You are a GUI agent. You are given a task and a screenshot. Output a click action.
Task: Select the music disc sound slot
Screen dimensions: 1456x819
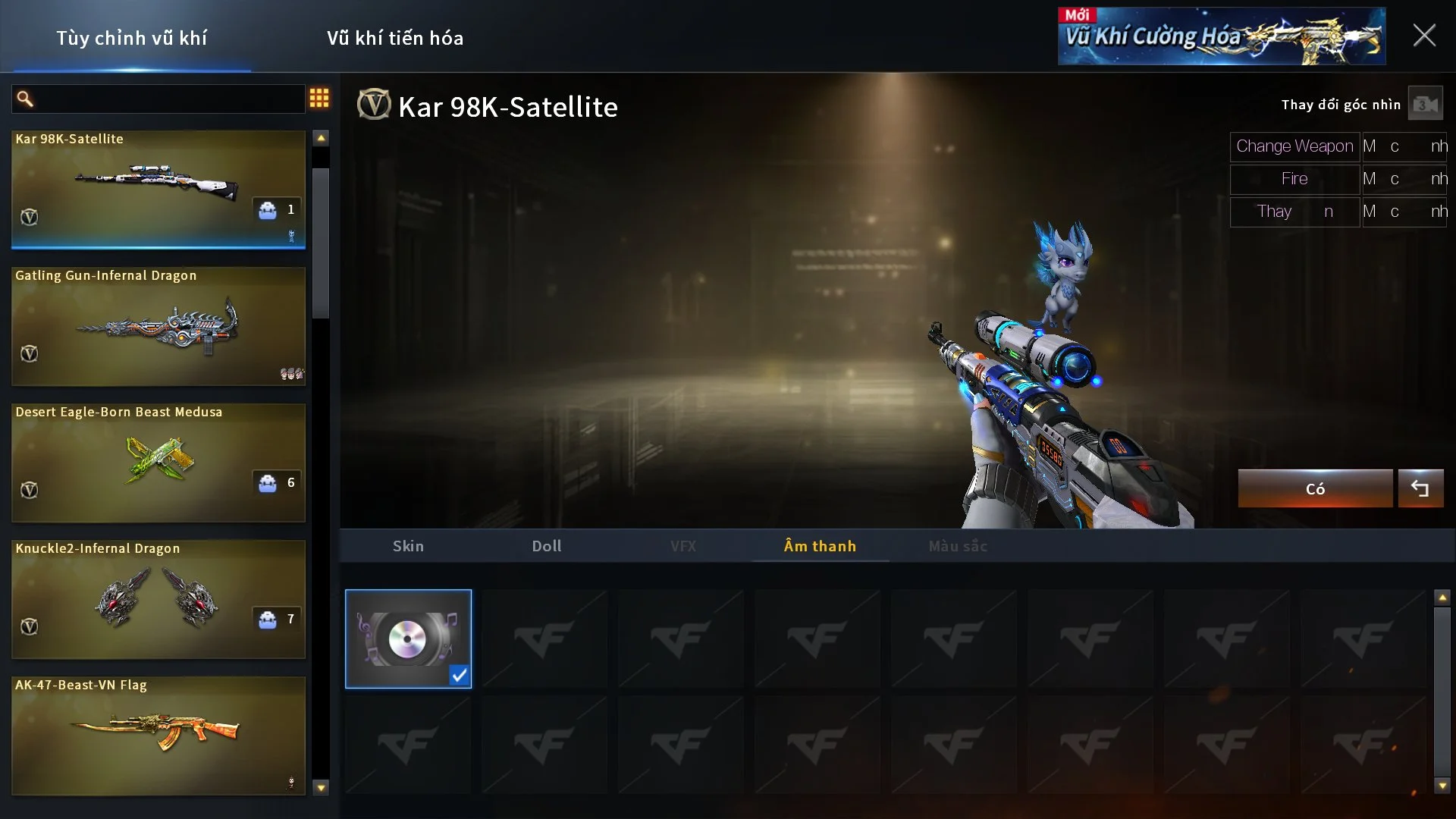click(408, 639)
